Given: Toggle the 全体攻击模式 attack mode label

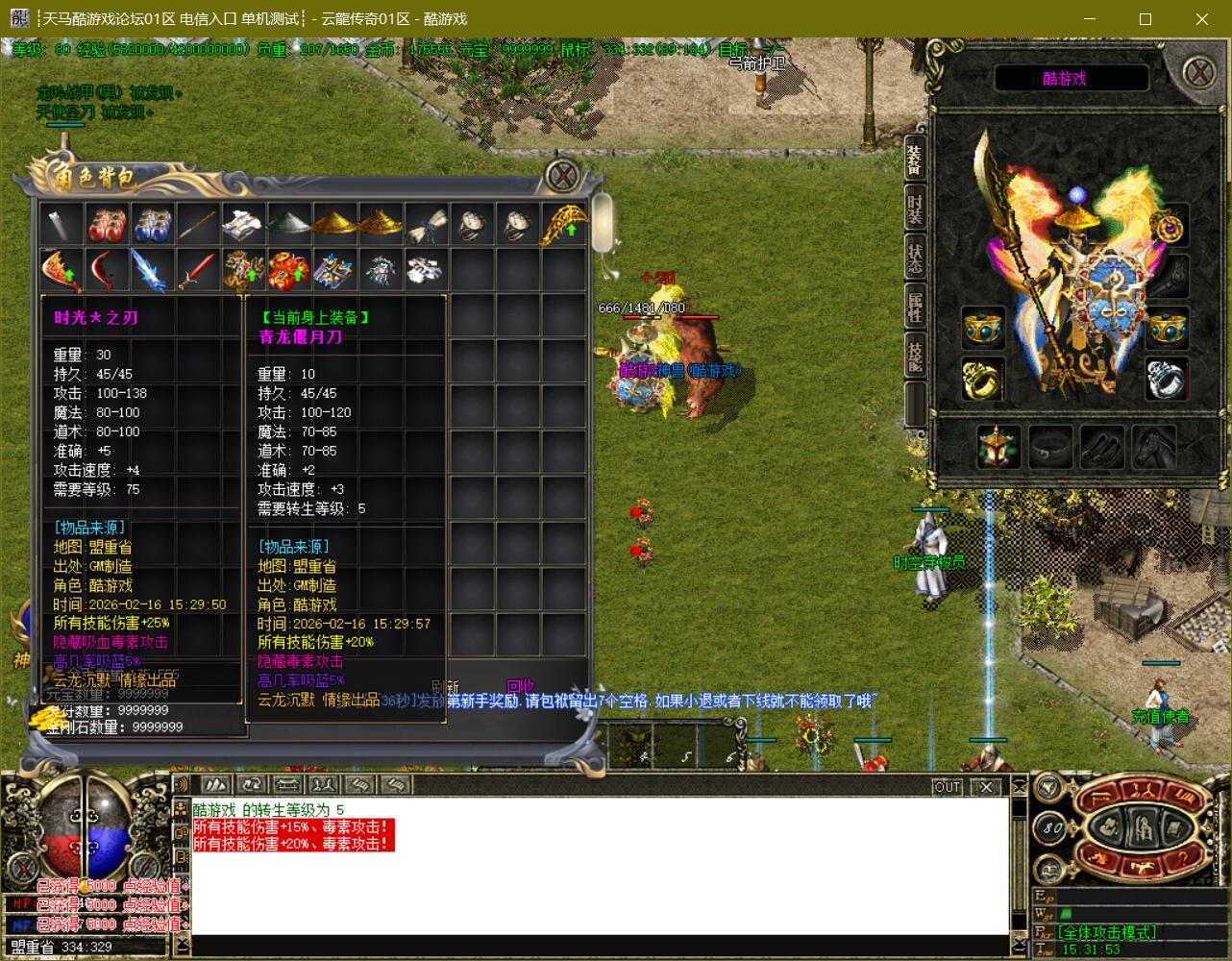Looking at the screenshot, I should click(1106, 932).
